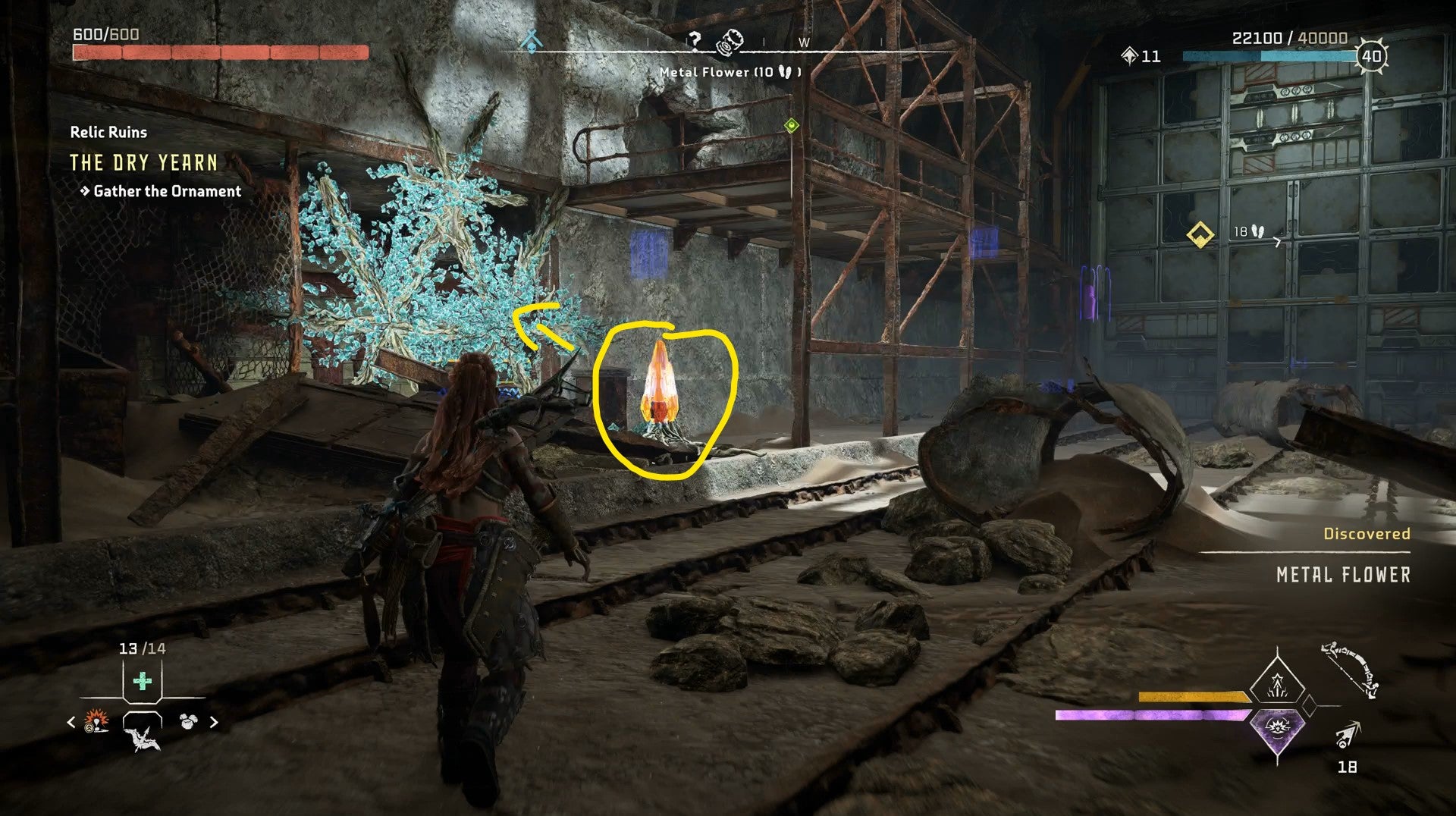Screen dimensions: 1456x816
Task: Click the machine core icon on the compass
Action: 730,42
